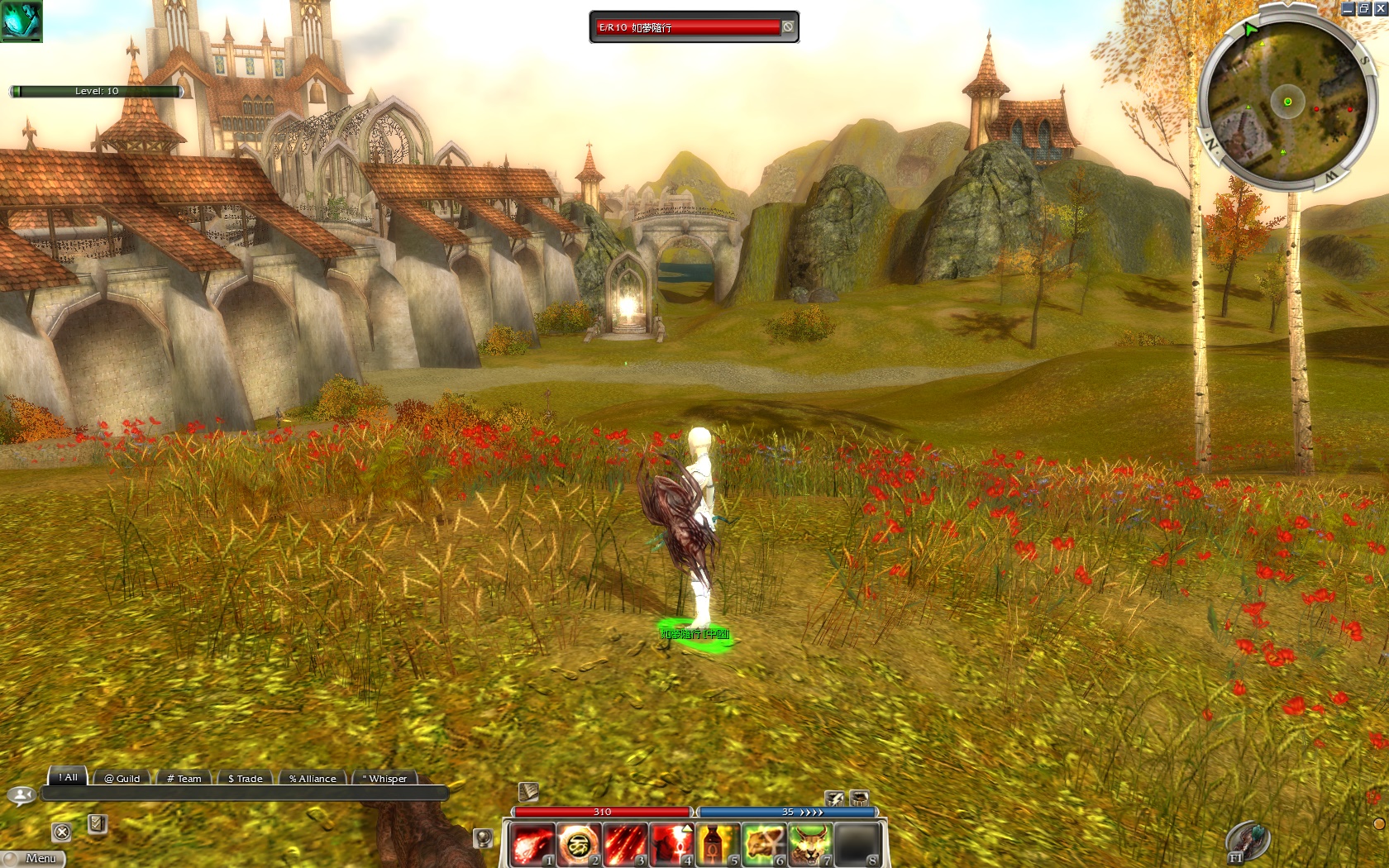Cast the red meteor streaks skill
This screenshot has height=868, width=1389.
pos(624,844)
